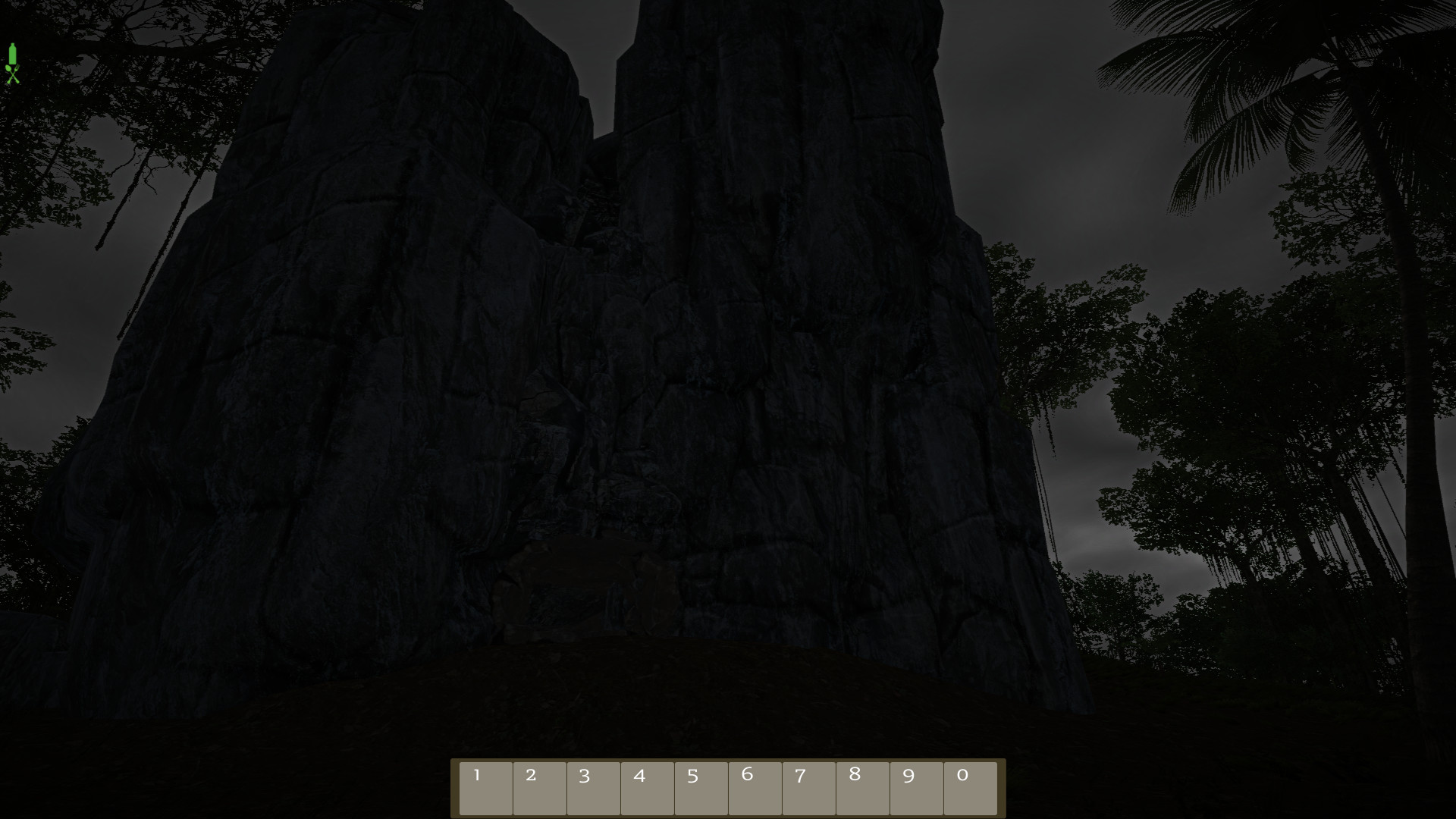Select hotbar slot 2
Image resolution: width=1456 pixels, height=819 pixels.
(540, 788)
